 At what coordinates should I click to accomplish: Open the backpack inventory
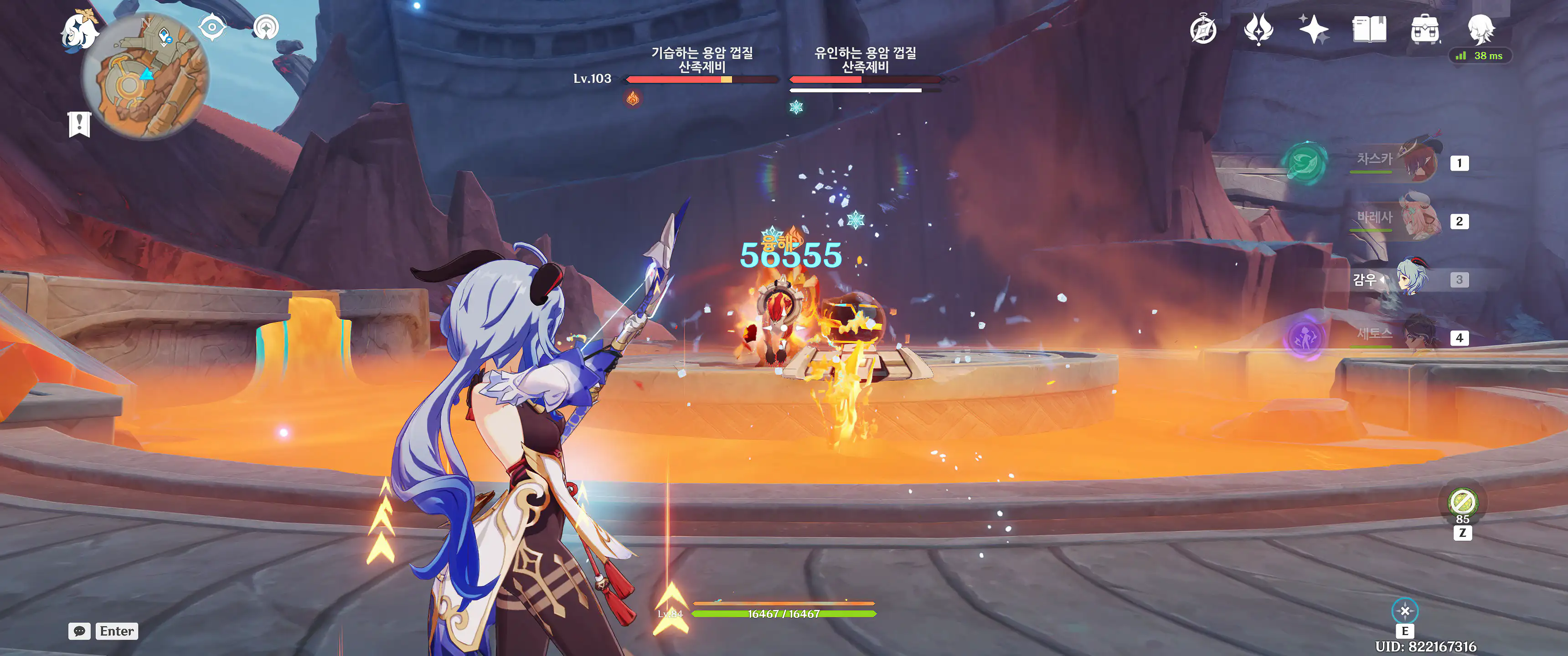[1425, 29]
